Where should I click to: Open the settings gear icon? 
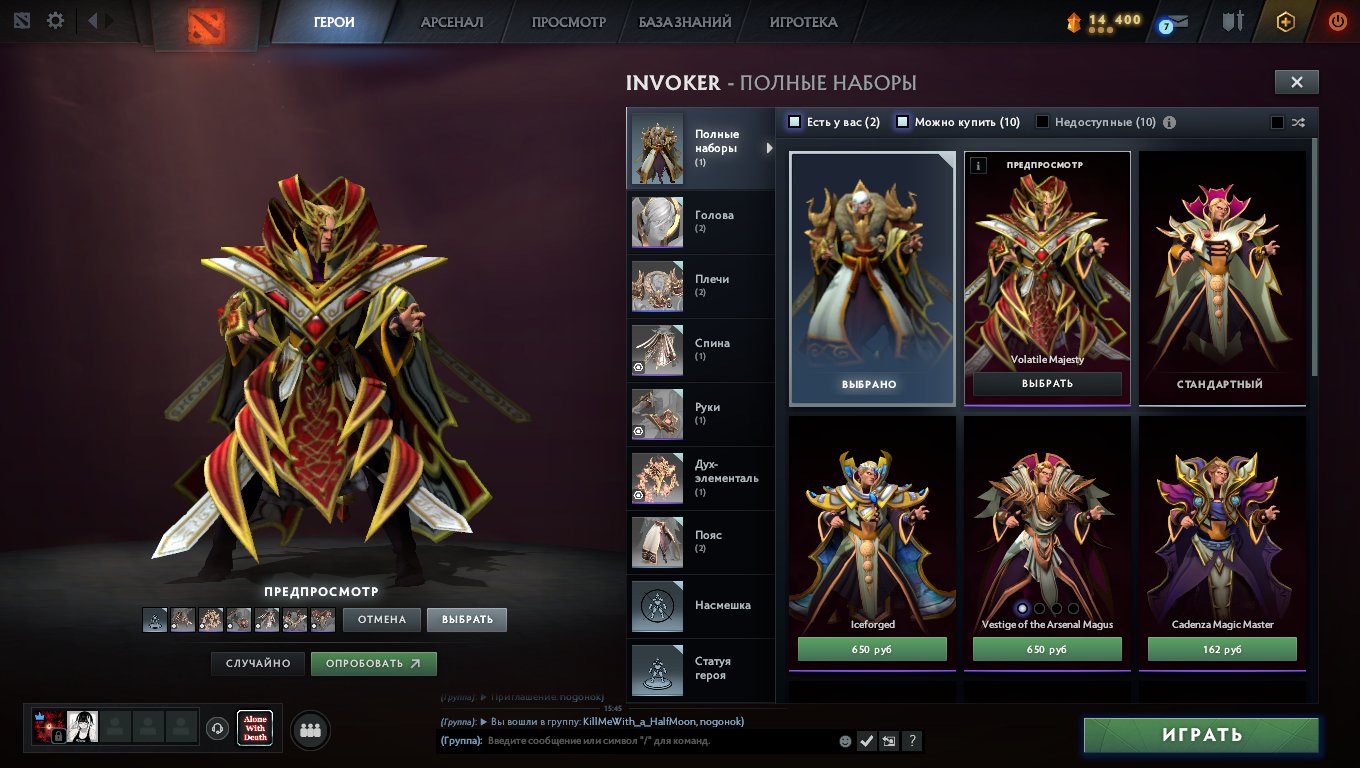(56, 20)
